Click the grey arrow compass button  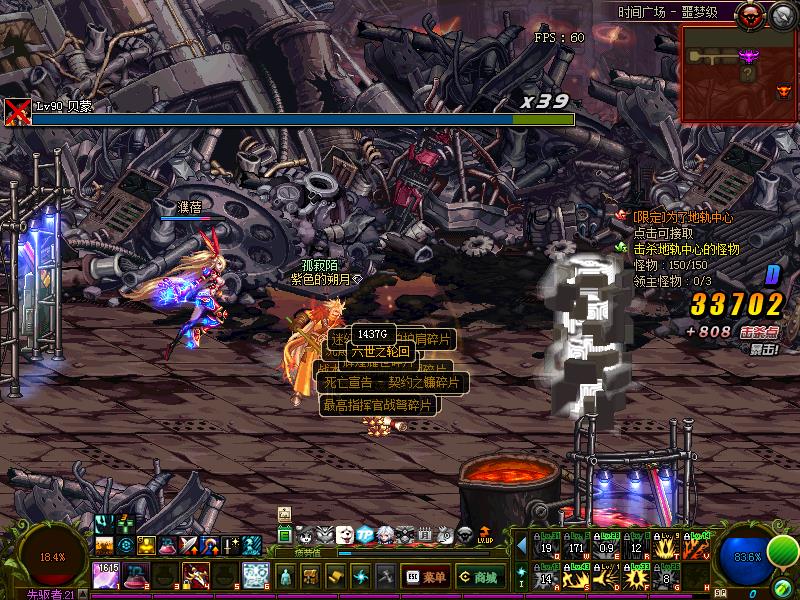[781, 14]
